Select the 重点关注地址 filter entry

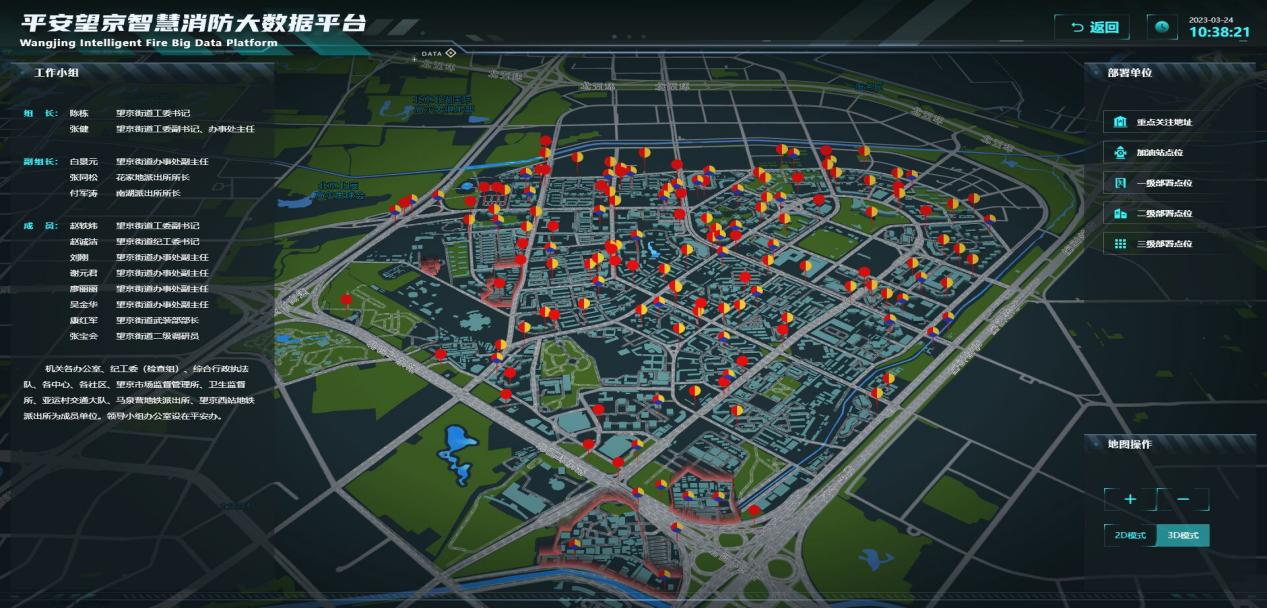[1162, 122]
